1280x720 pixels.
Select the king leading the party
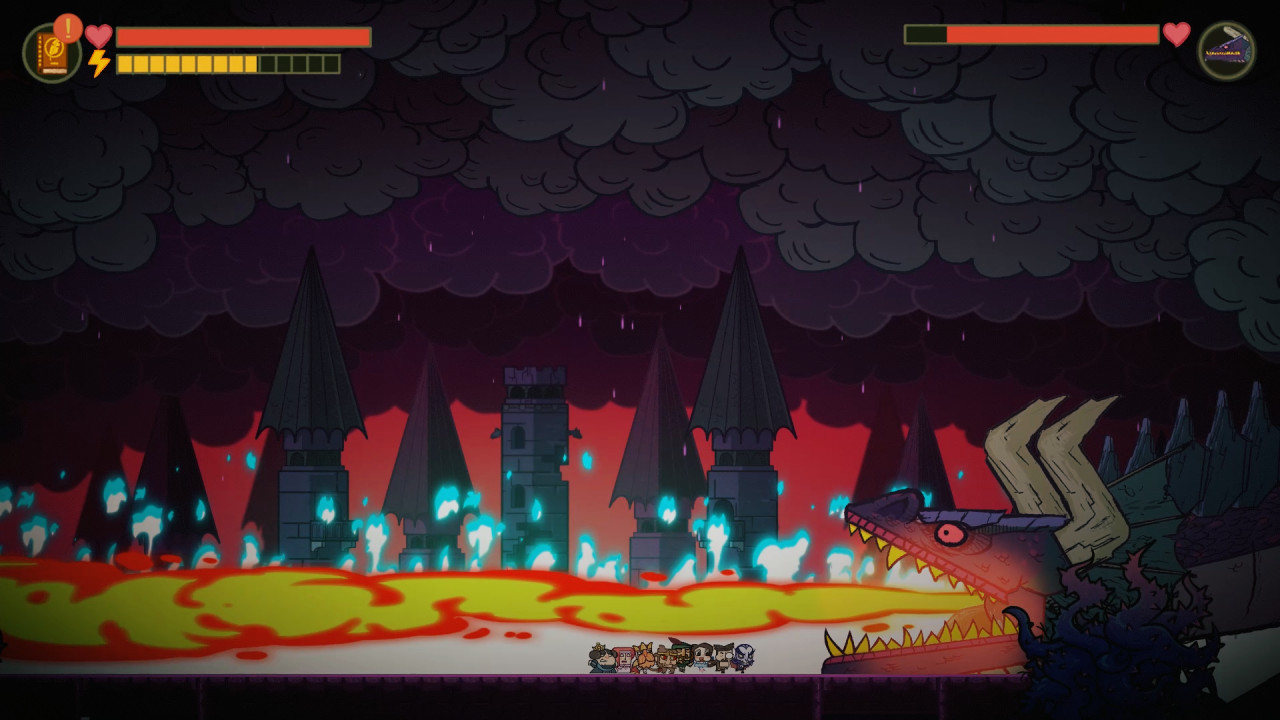[x=600, y=658]
